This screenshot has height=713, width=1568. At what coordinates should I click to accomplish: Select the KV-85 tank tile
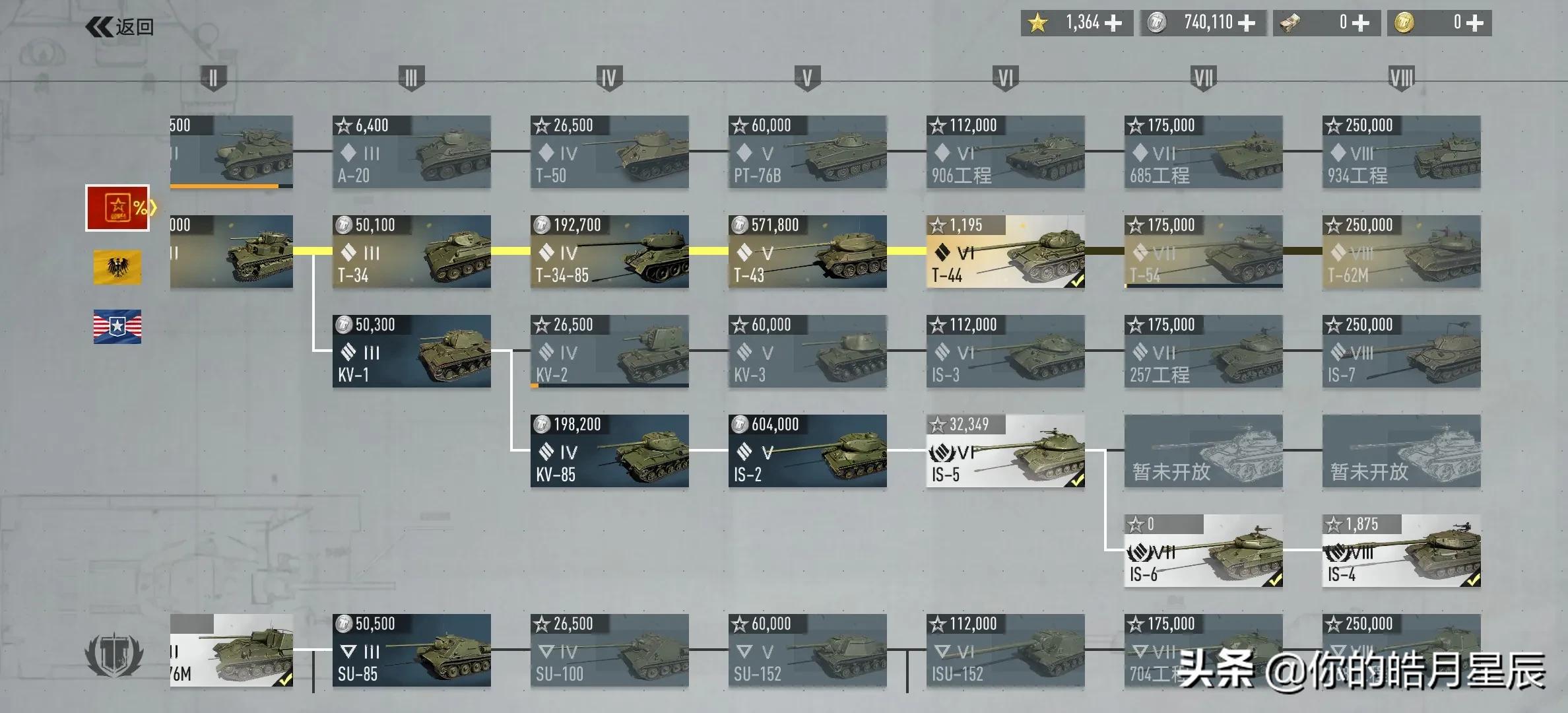pos(609,451)
